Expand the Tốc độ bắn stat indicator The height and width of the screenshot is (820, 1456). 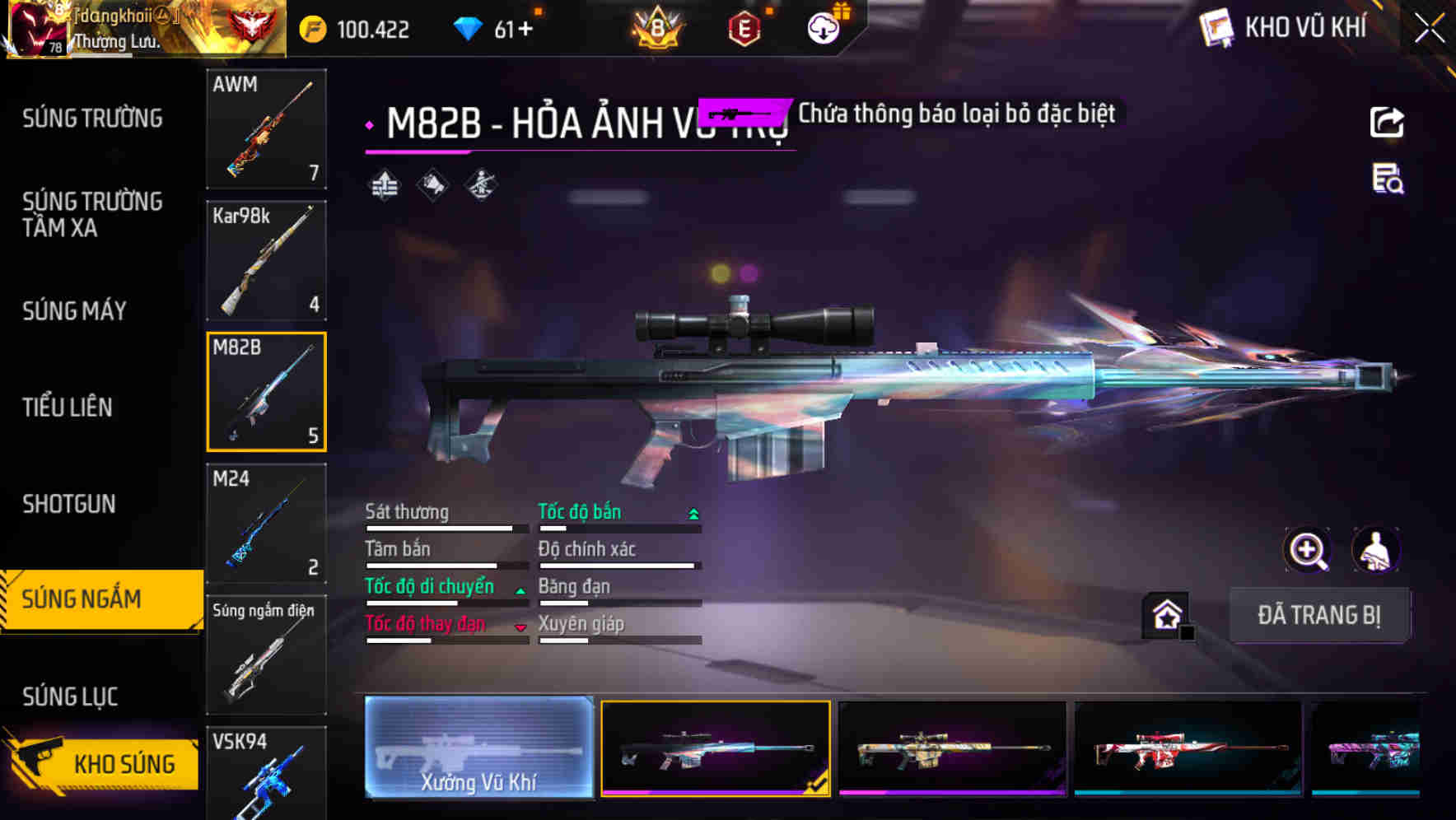coord(693,512)
